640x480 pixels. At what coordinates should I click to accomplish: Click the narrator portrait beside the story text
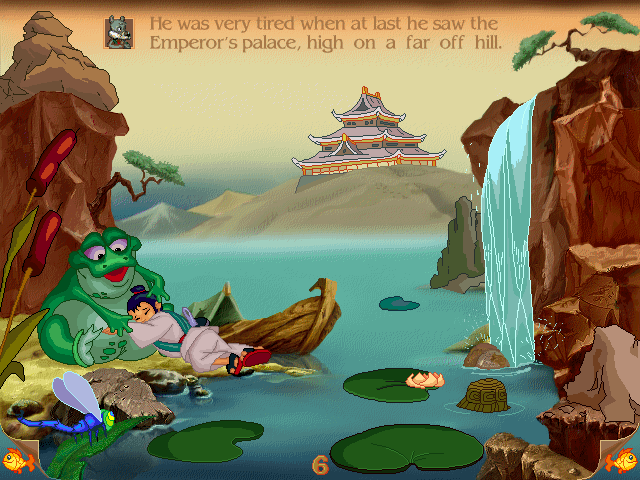pos(119,31)
